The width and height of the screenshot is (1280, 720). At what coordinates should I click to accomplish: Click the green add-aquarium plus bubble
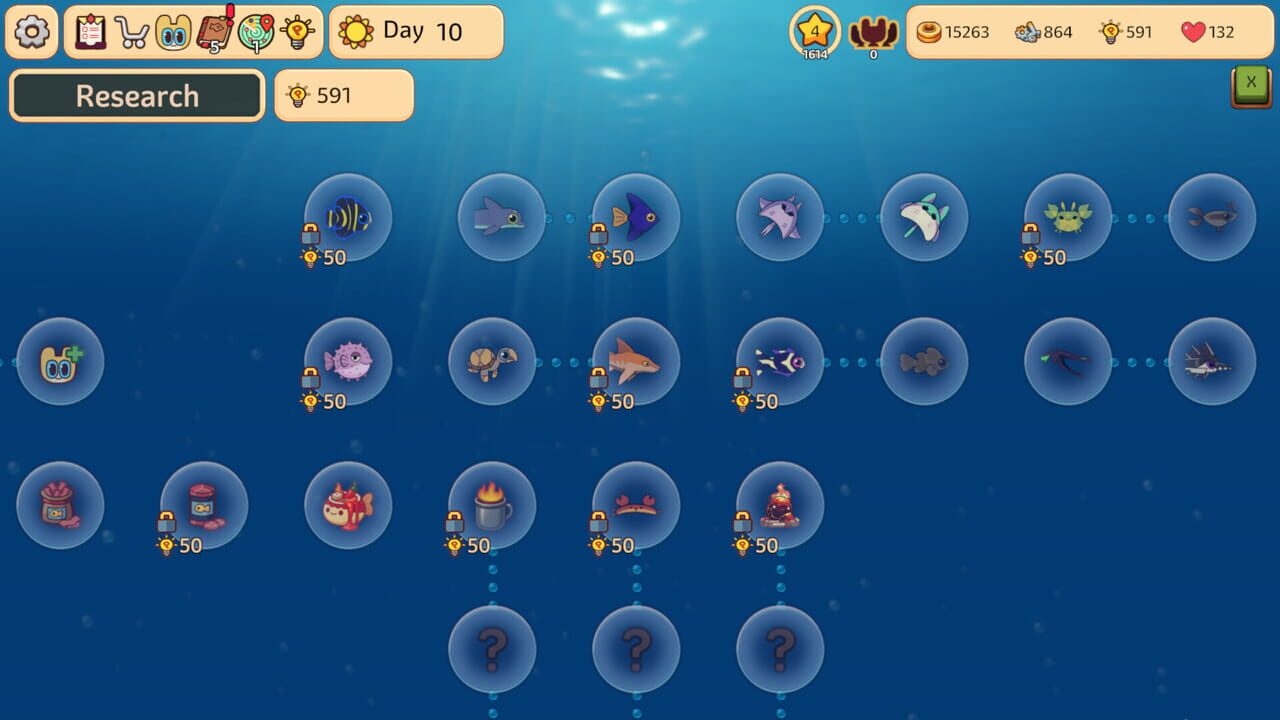coord(60,361)
